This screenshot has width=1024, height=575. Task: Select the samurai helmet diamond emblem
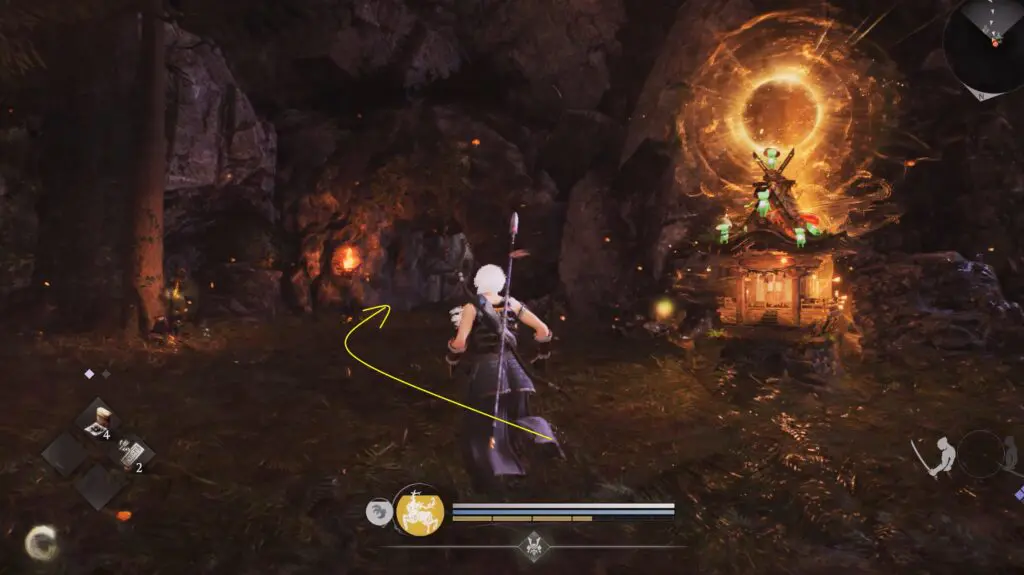531,545
